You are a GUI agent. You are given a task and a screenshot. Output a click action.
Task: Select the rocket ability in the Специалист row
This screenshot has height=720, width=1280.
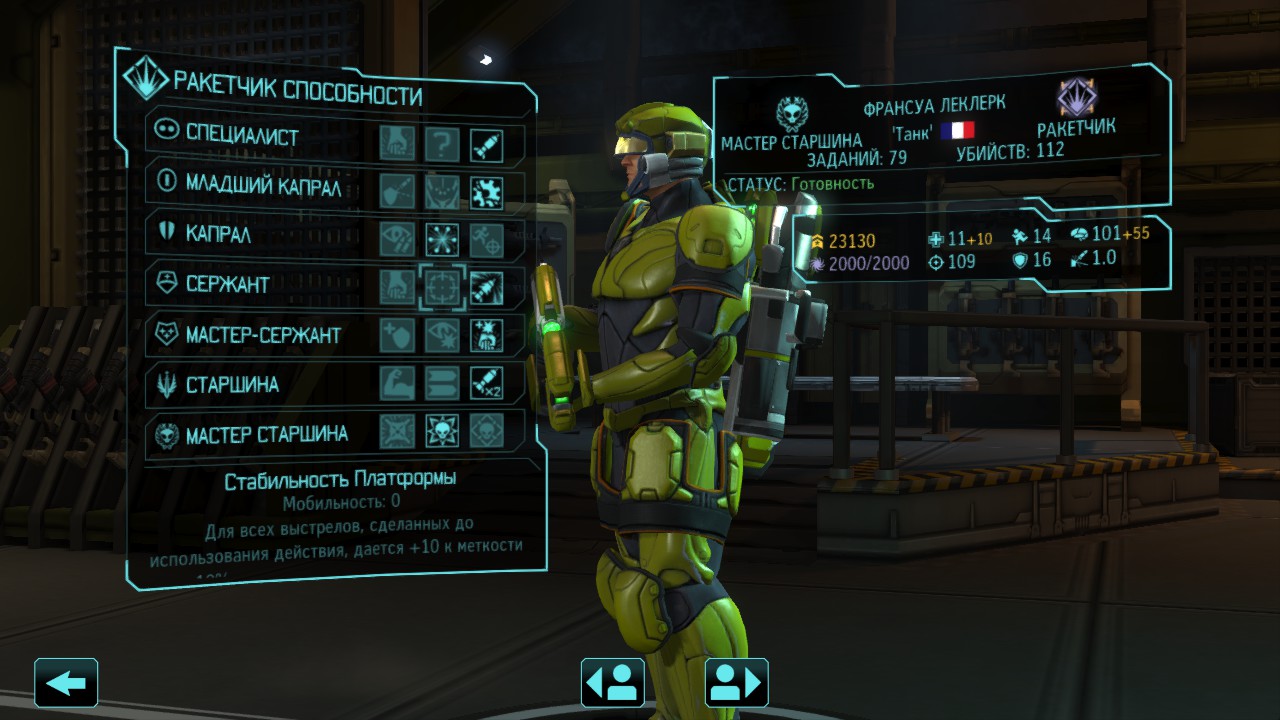point(487,145)
